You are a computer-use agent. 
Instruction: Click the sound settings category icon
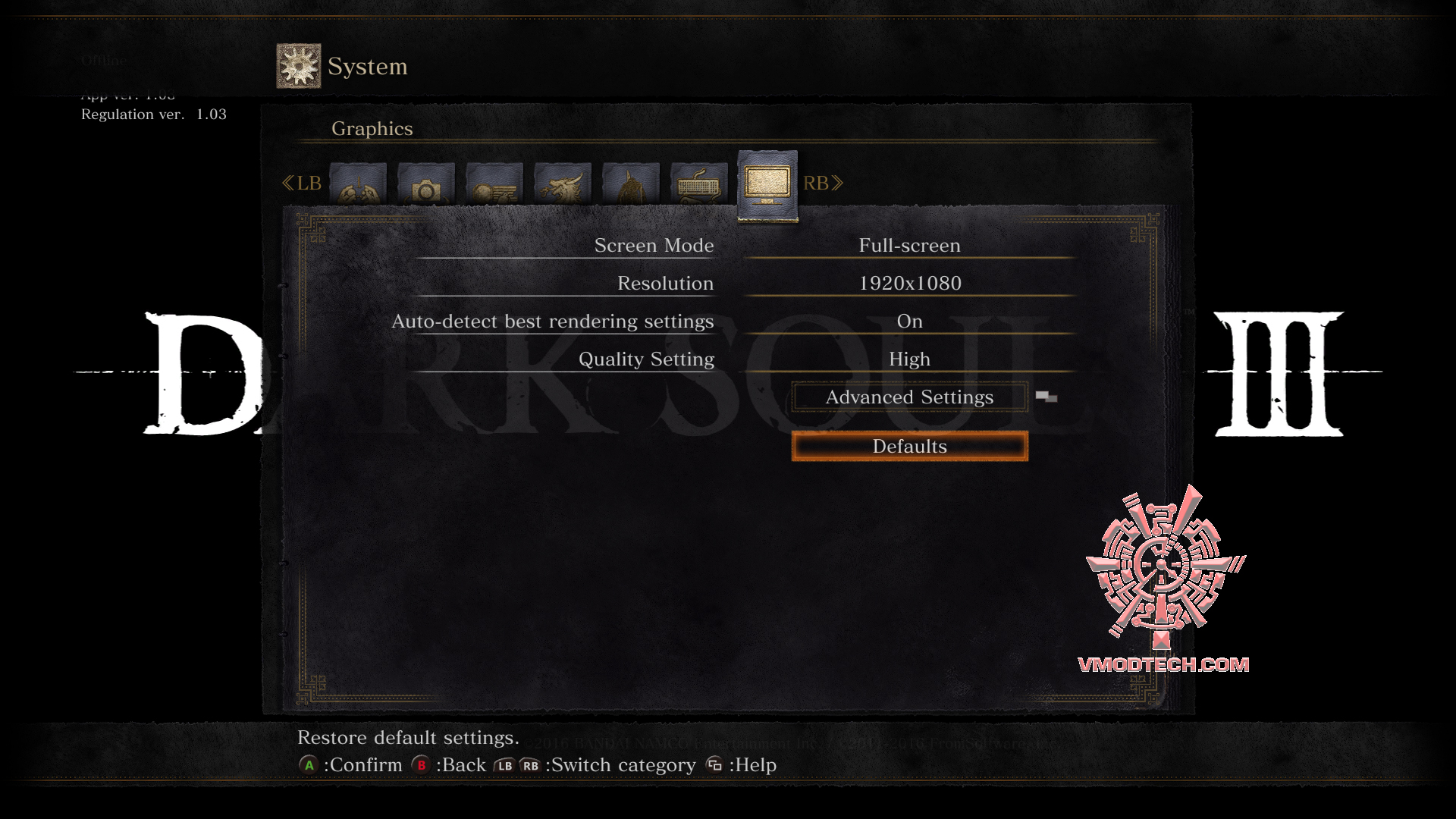point(493,186)
